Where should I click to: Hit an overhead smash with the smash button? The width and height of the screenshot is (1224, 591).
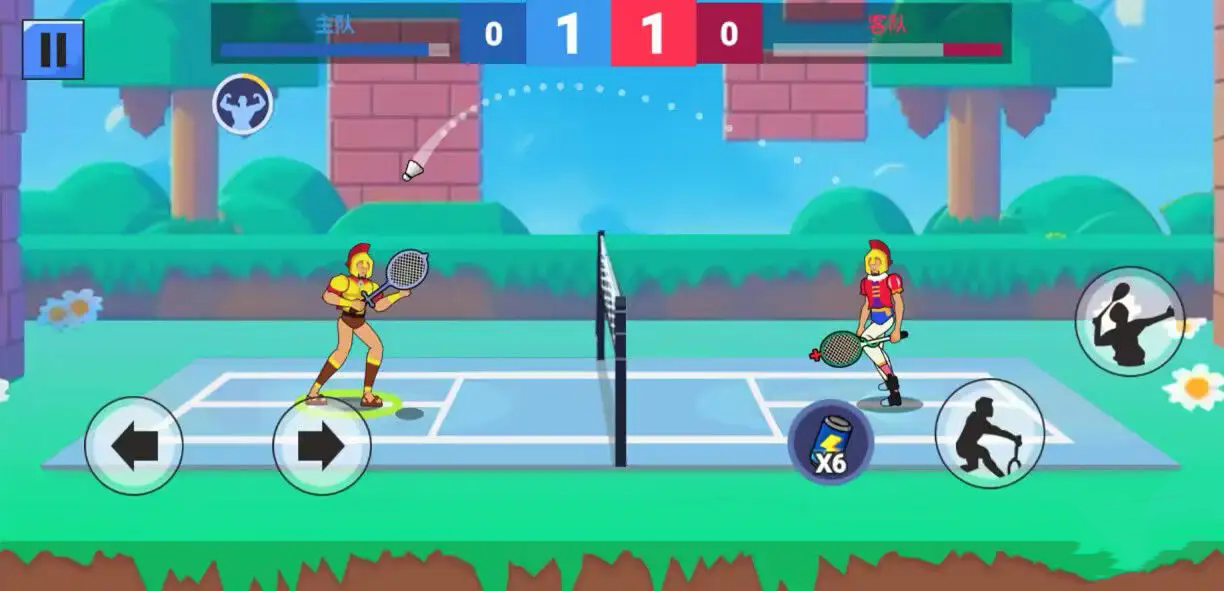[1129, 321]
